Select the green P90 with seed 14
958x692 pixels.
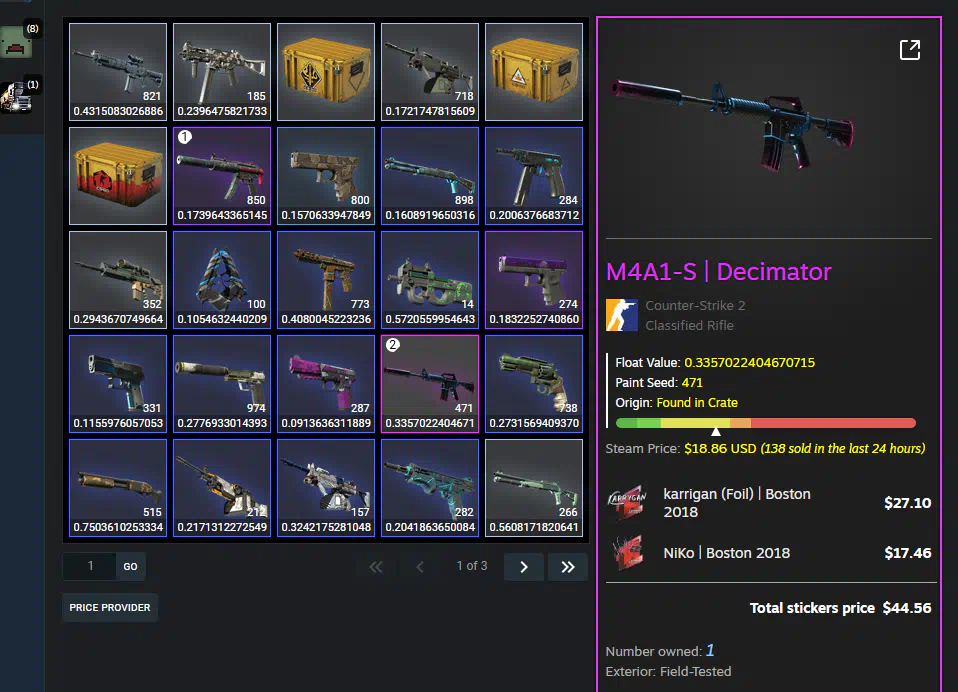(x=430, y=279)
